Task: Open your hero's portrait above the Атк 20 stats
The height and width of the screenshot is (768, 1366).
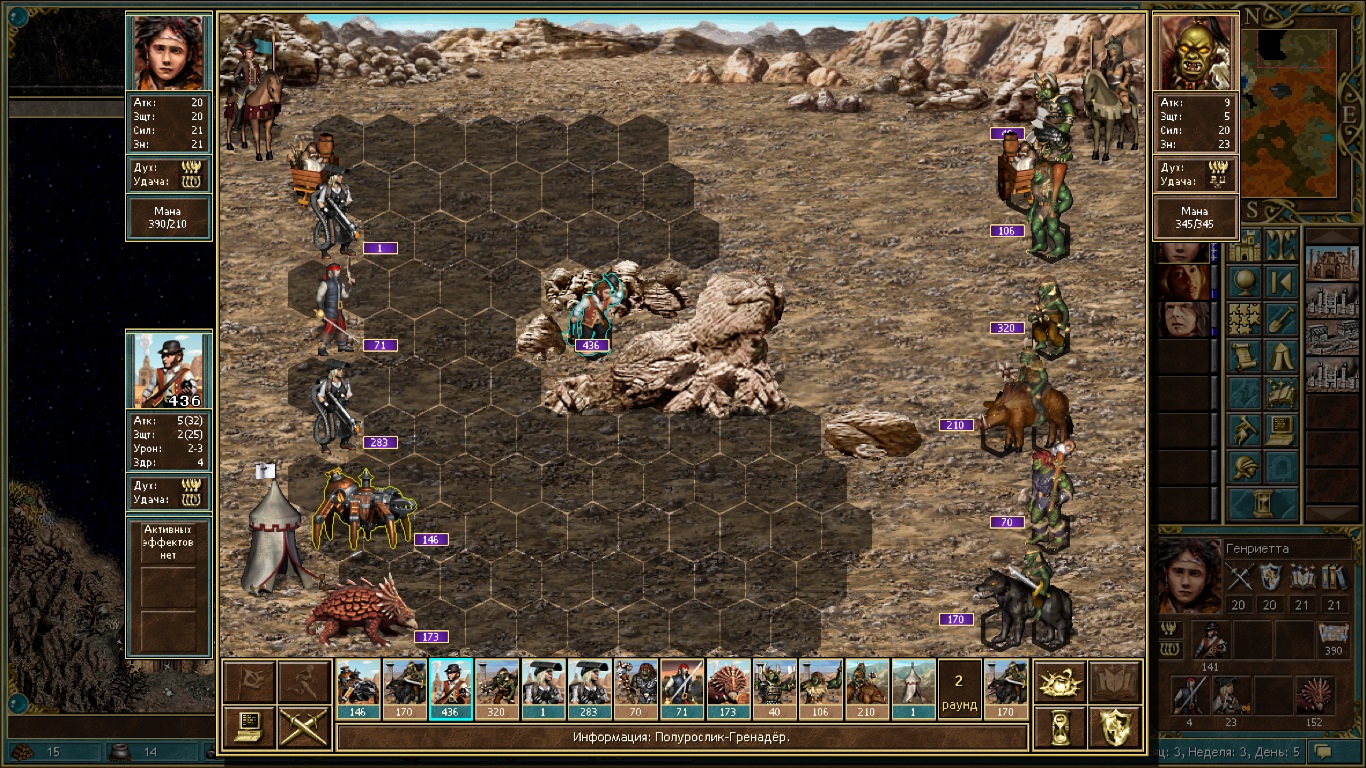Action: (x=169, y=52)
